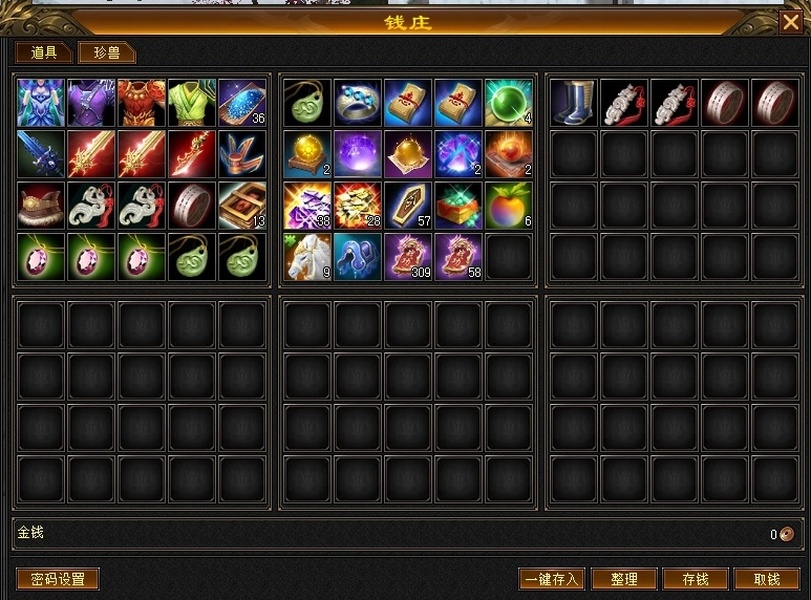The image size is (811, 600).
Task: Select the blue boots item
Action: coord(574,103)
